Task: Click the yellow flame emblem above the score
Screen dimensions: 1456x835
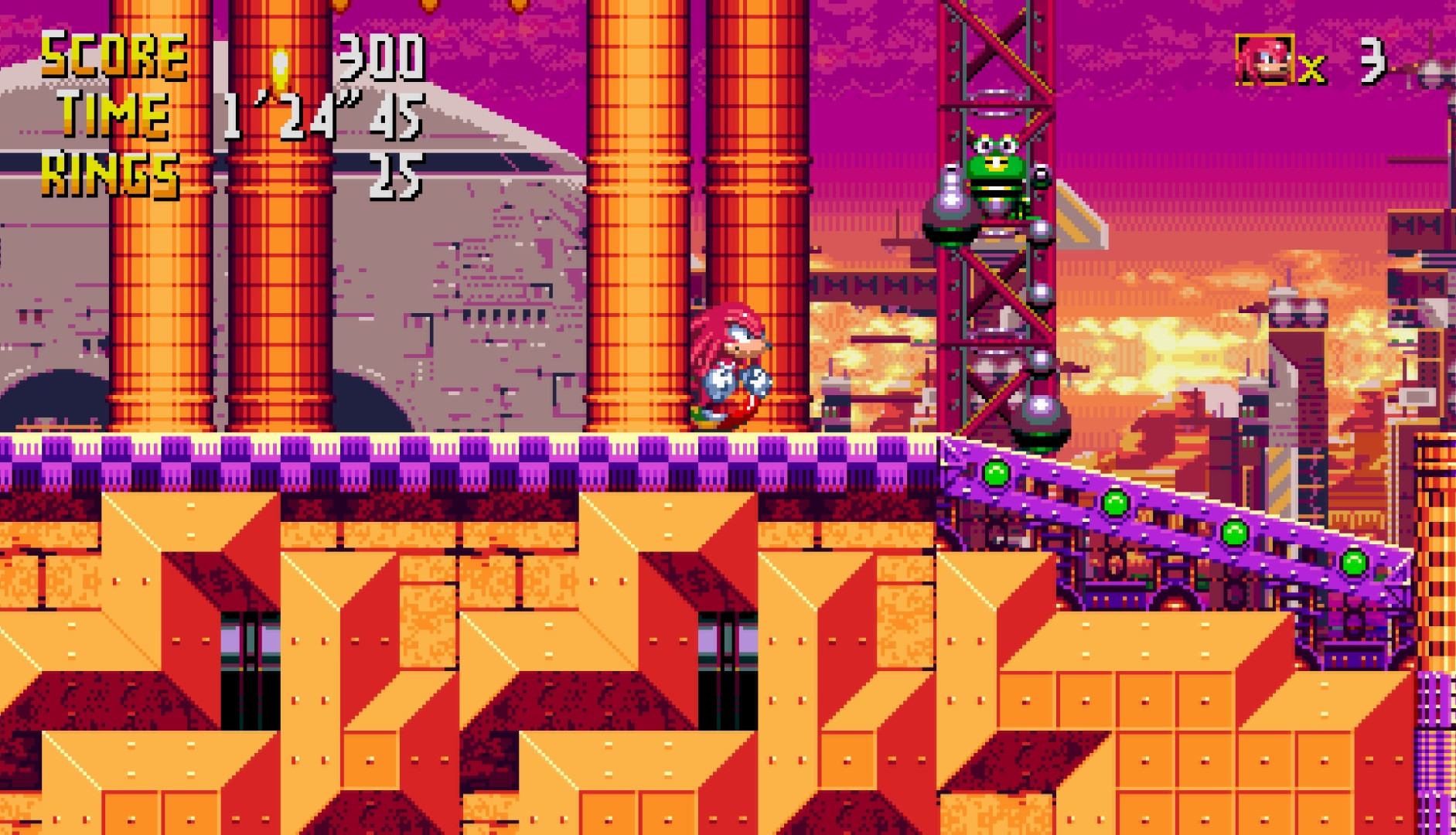Action: (280, 66)
